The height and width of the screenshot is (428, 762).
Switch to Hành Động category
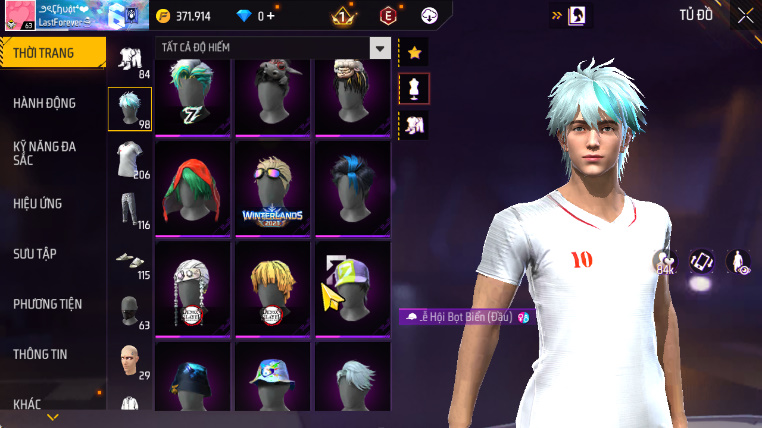45,103
